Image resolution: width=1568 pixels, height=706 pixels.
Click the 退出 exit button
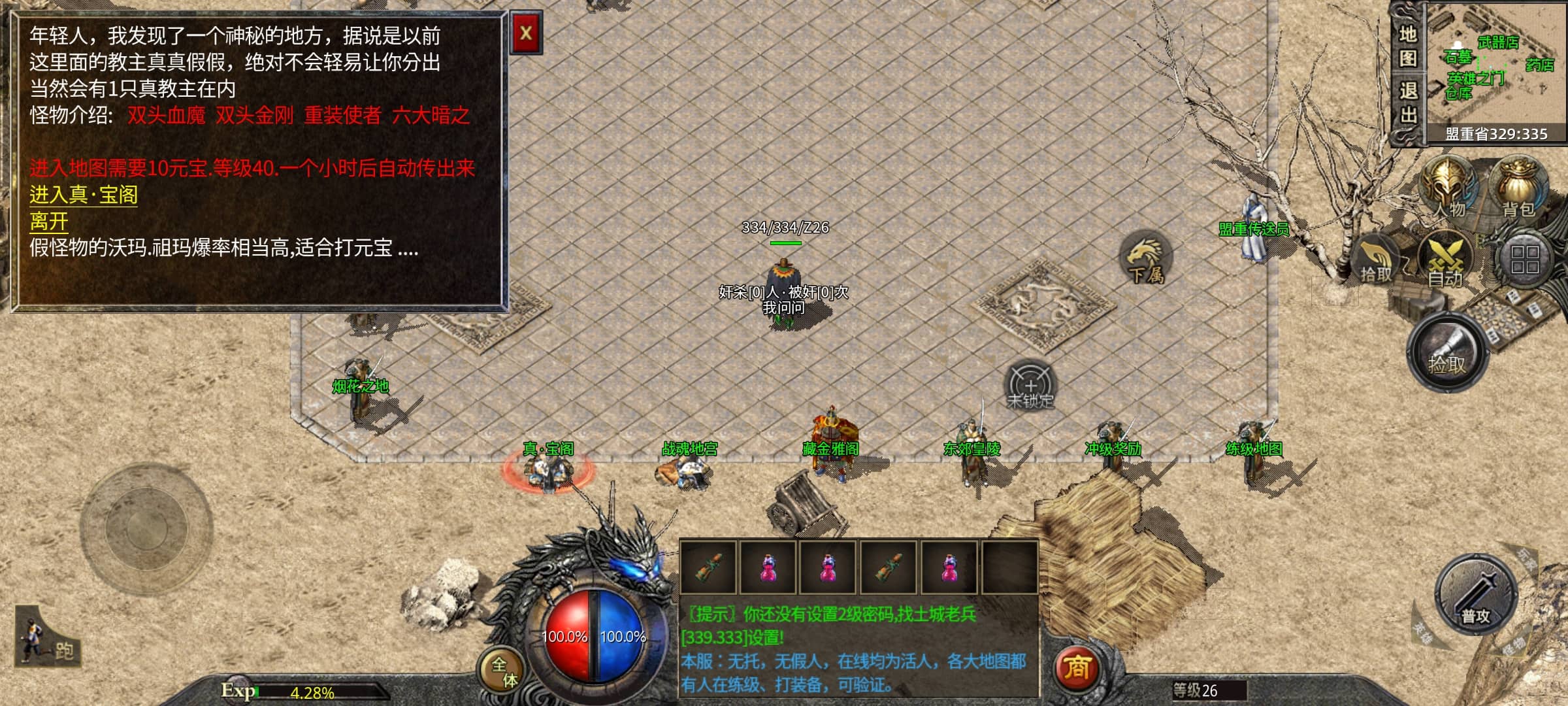pos(1408,103)
